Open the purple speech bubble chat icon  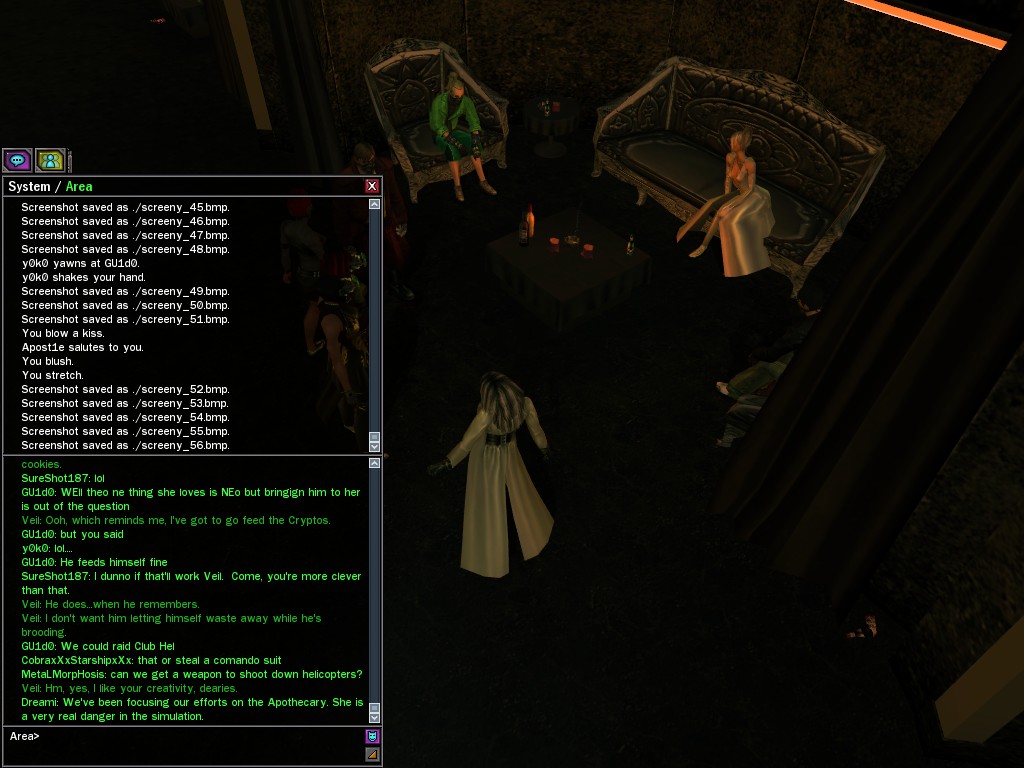pyautogui.click(x=17, y=160)
